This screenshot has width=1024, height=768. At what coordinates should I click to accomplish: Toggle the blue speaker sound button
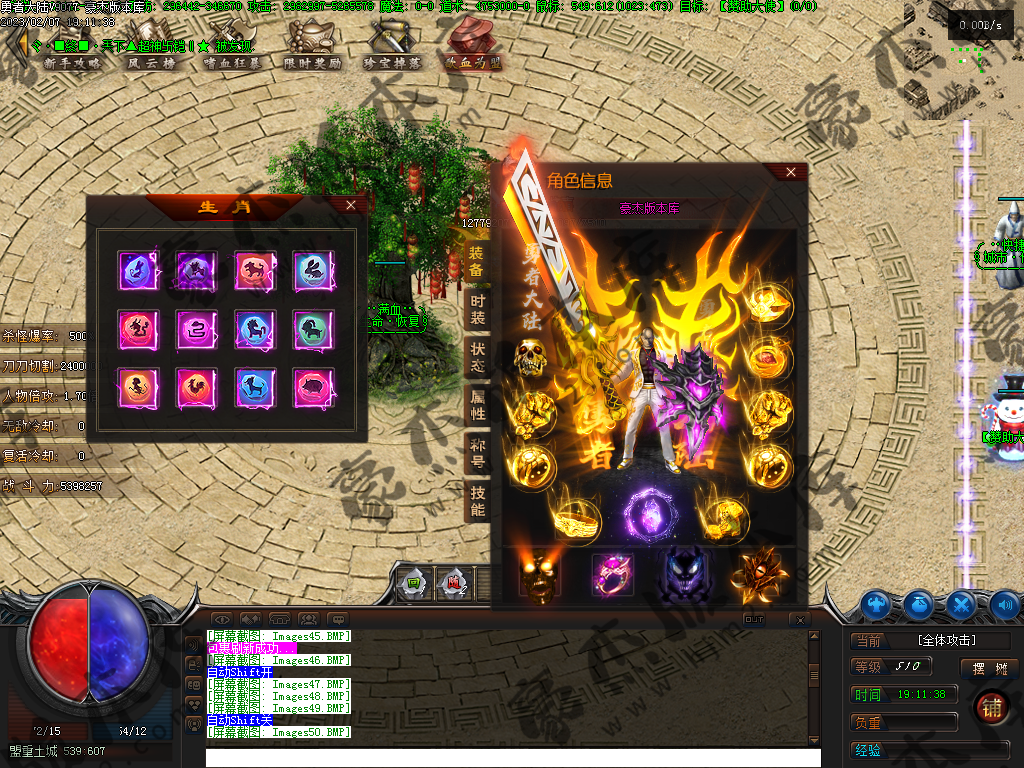coord(1004,604)
